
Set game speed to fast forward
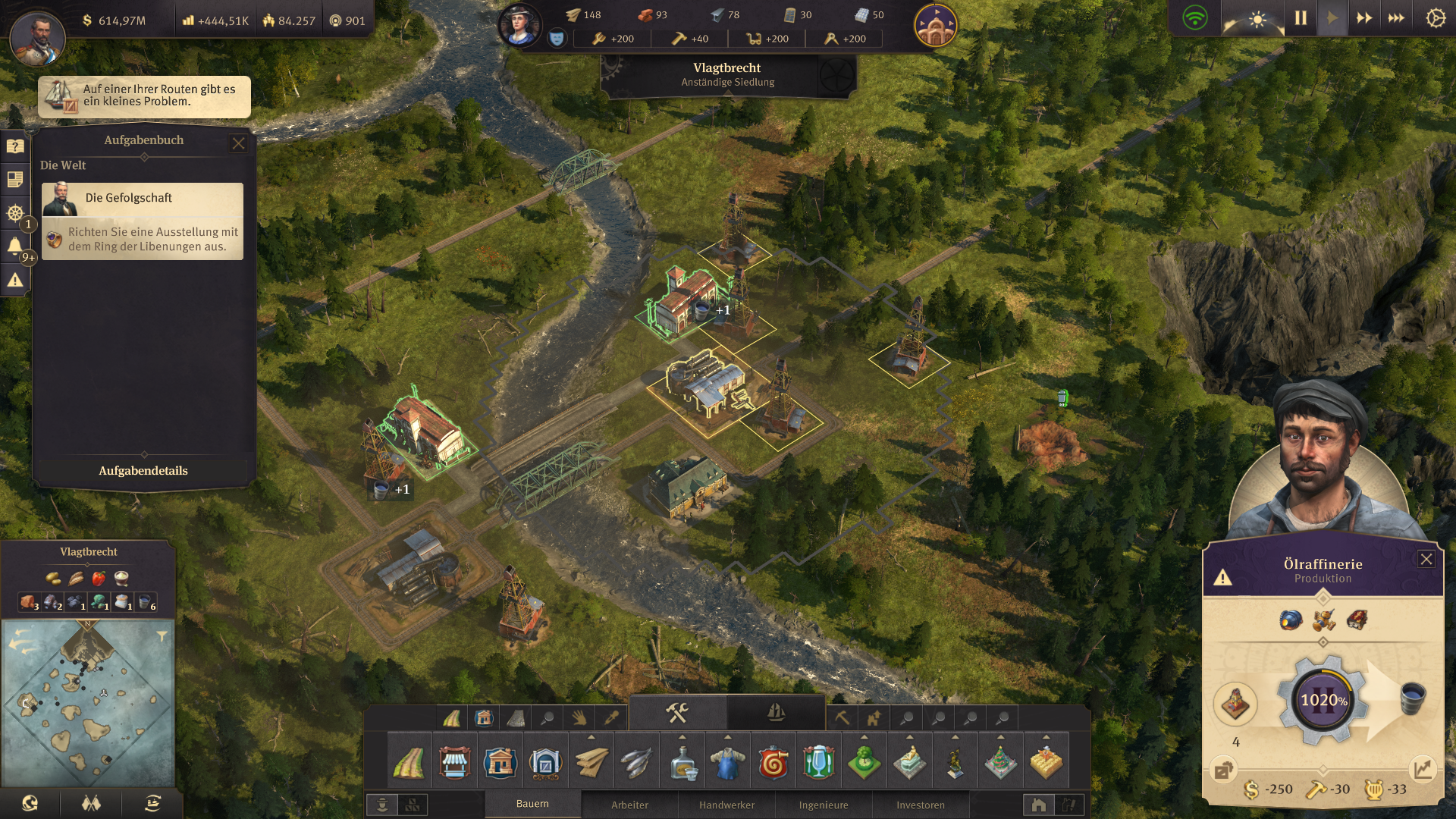click(x=1364, y=18)
